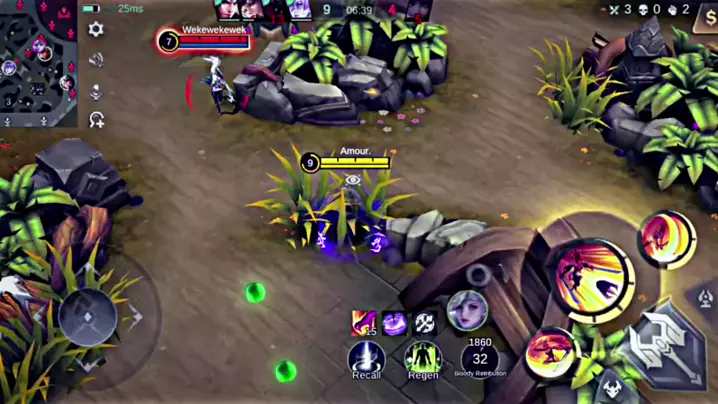Tap the purple swirl icon in the item row

[394, 322]
